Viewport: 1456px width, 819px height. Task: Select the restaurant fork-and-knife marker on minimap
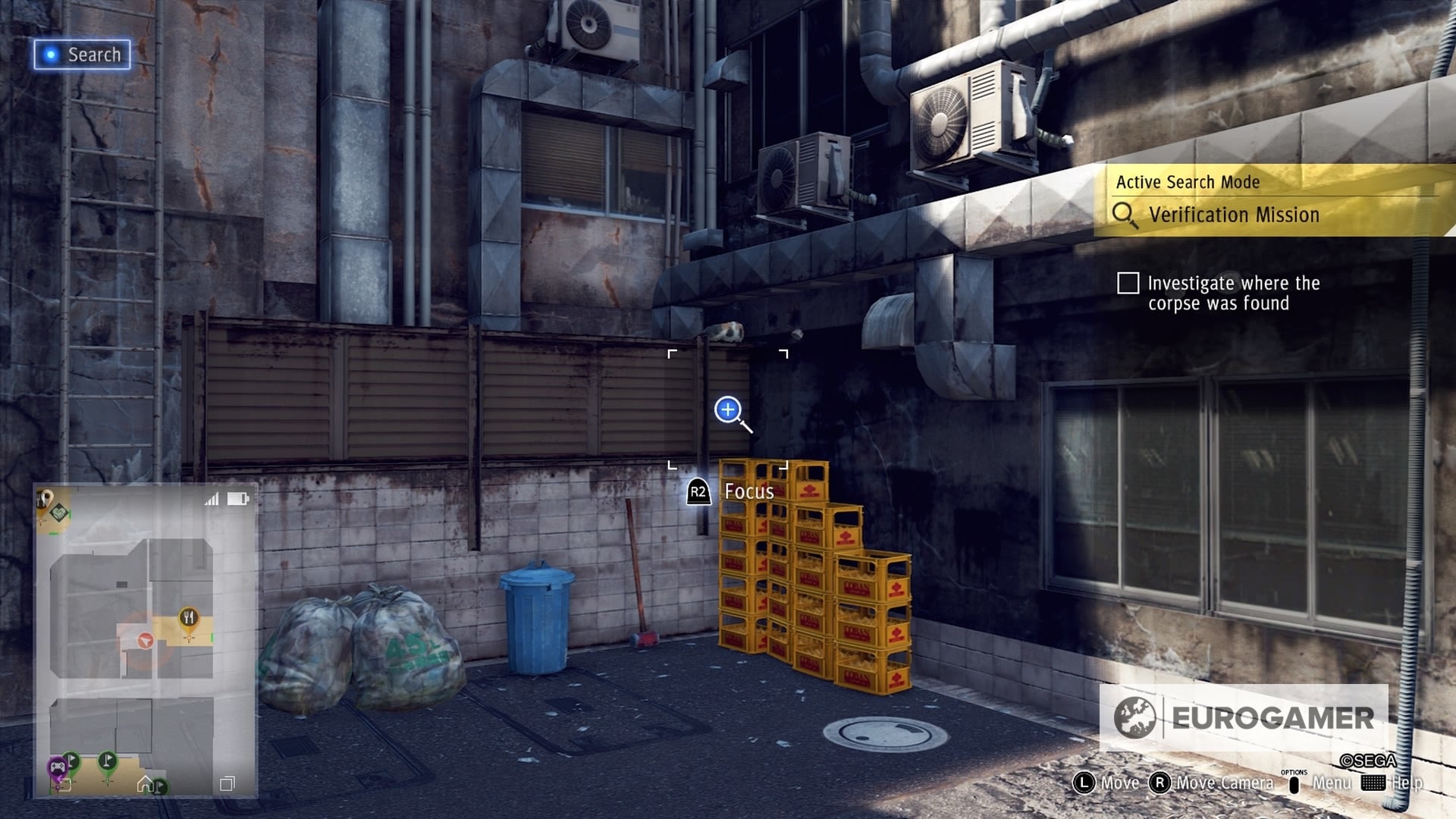coord(189,617)
